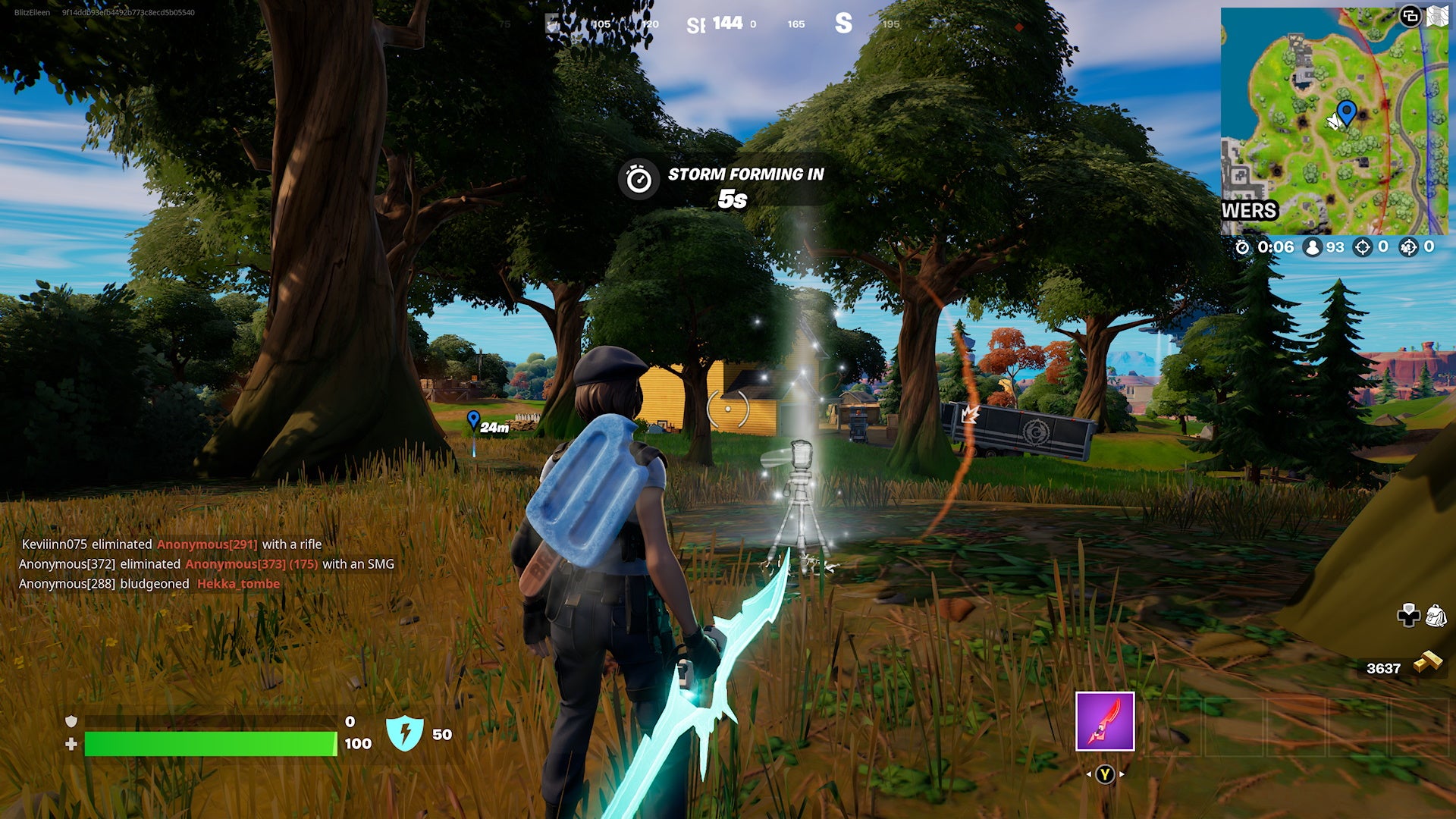Screen dimensions: 1456x819
Task: Click the players remaining icon showing 93
Action: tap(1314, 246)
